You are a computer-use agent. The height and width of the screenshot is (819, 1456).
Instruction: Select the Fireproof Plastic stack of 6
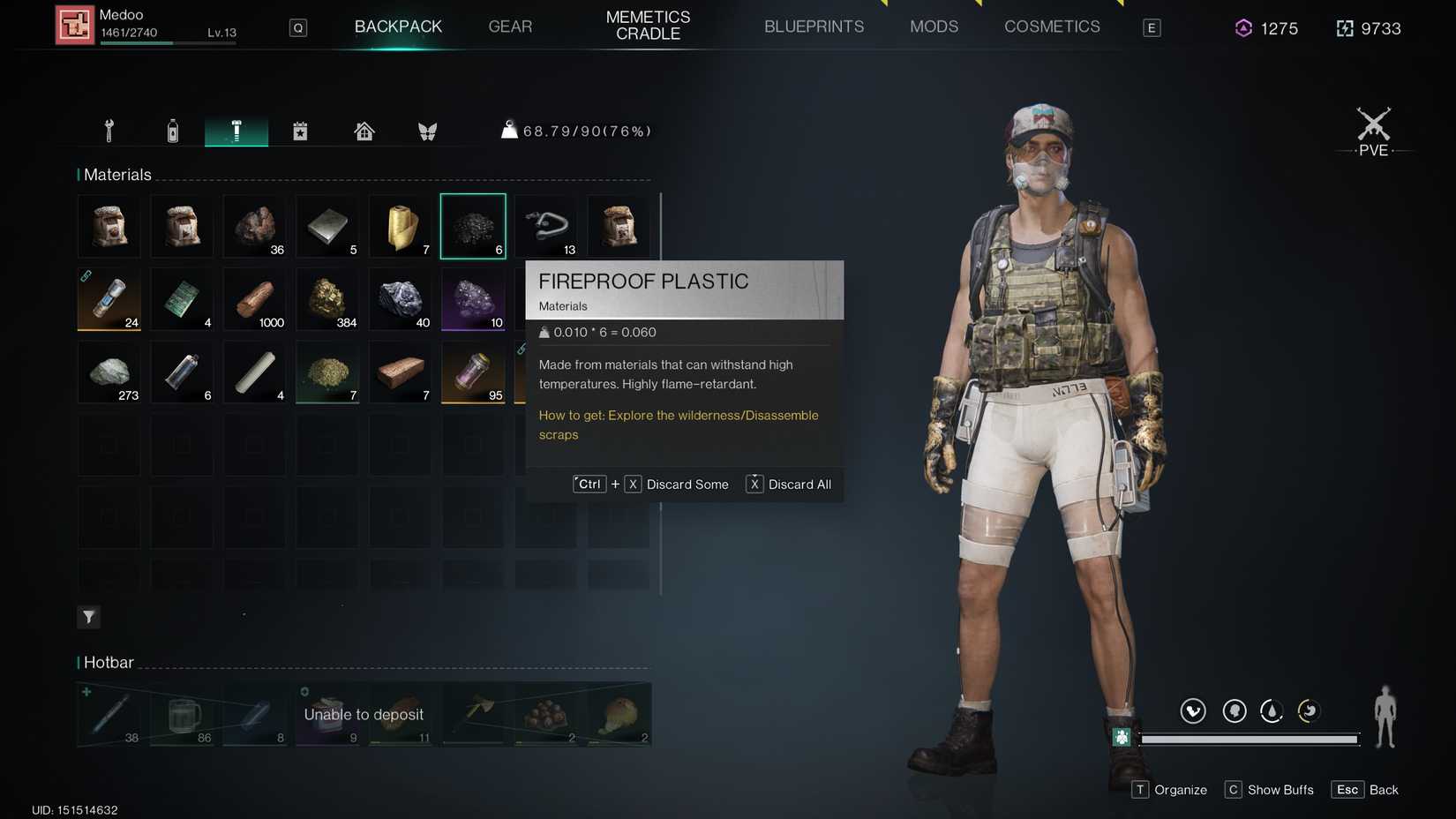473,225
